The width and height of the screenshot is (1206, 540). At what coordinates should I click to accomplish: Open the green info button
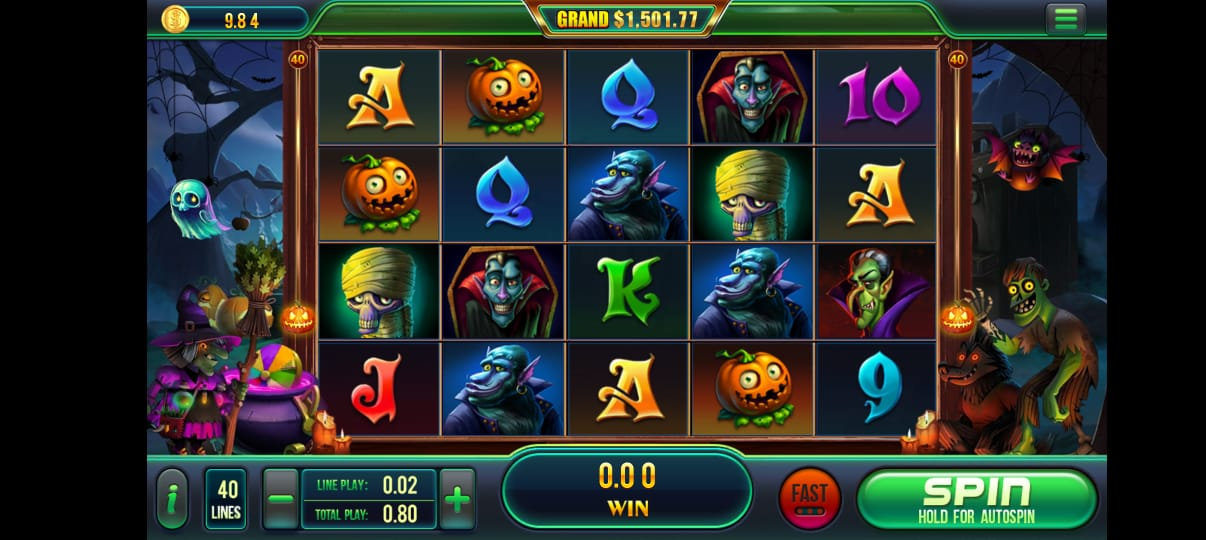click(x=173, y=499)
